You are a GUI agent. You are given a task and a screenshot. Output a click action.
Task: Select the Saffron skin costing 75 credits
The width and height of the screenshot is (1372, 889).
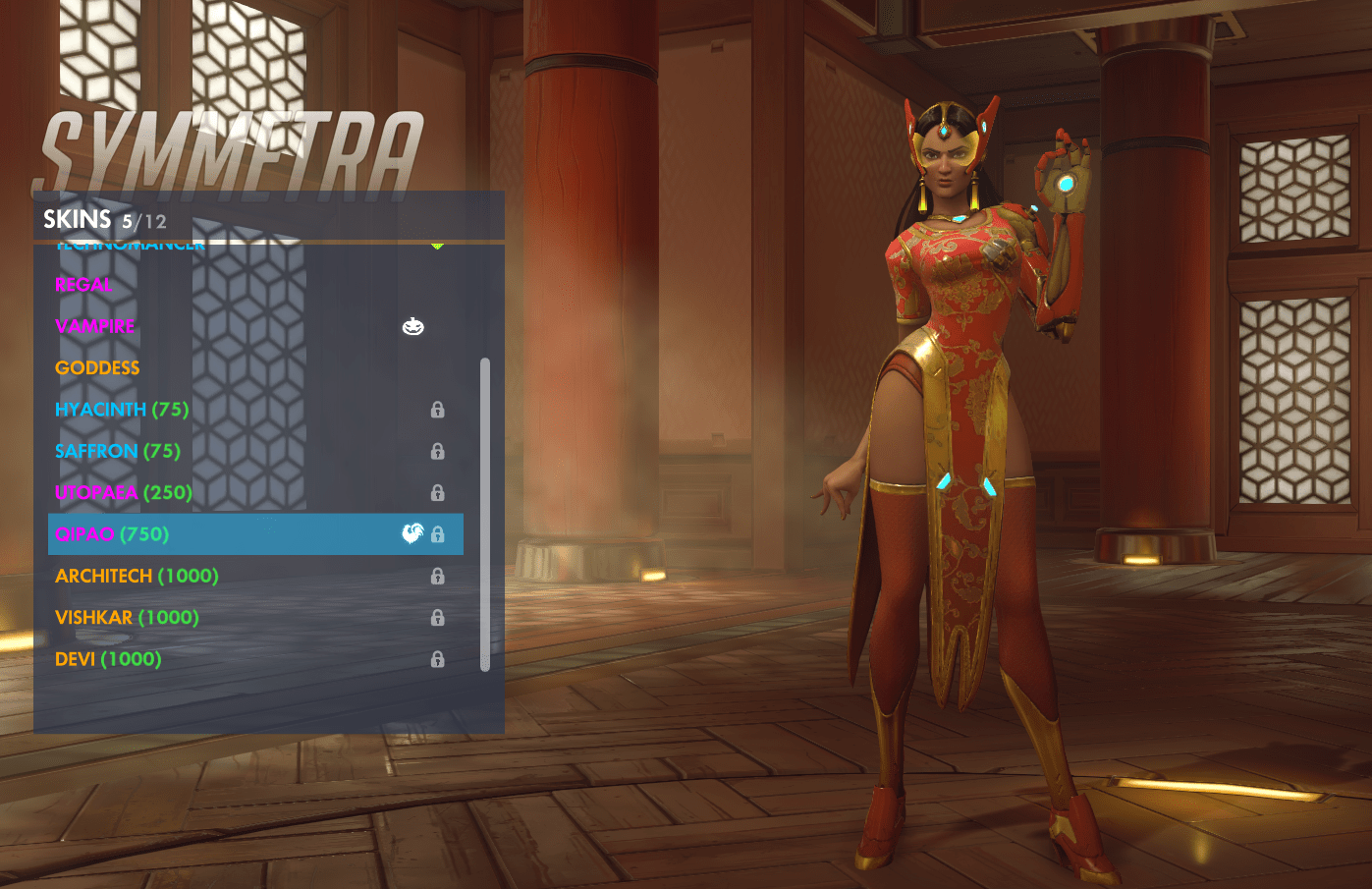[117, 451]
